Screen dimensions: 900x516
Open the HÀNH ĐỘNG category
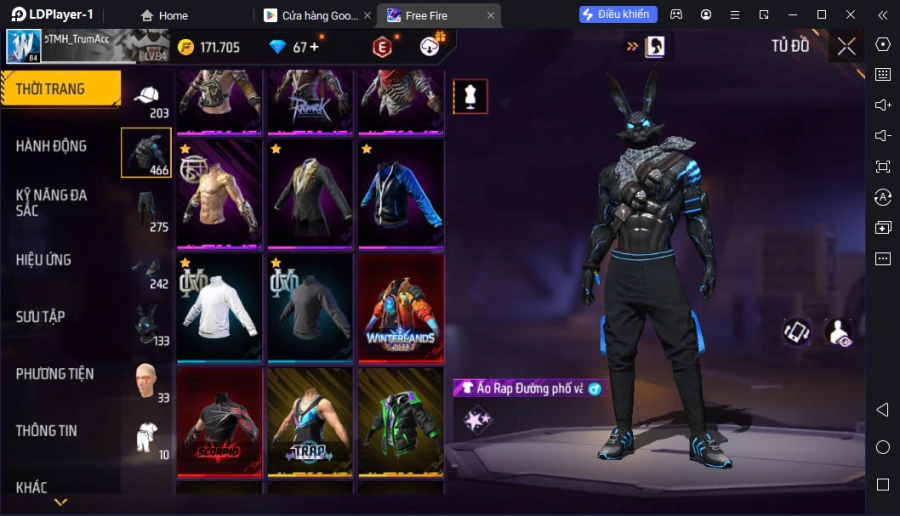(x=52, y=146)
